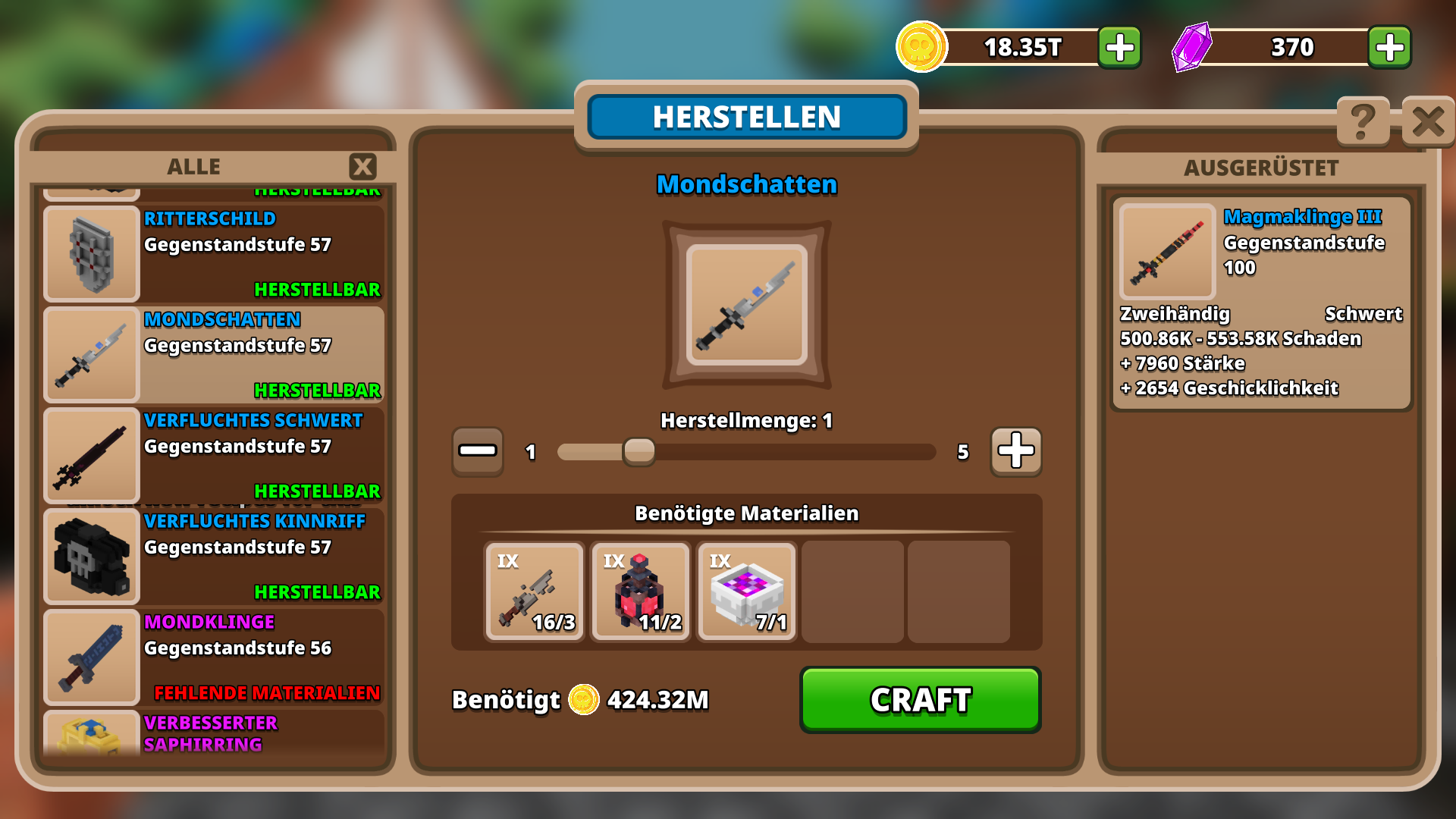The image size is (1456, 819).
Task: Select the Ritterschild recipe
Action: 214,254
